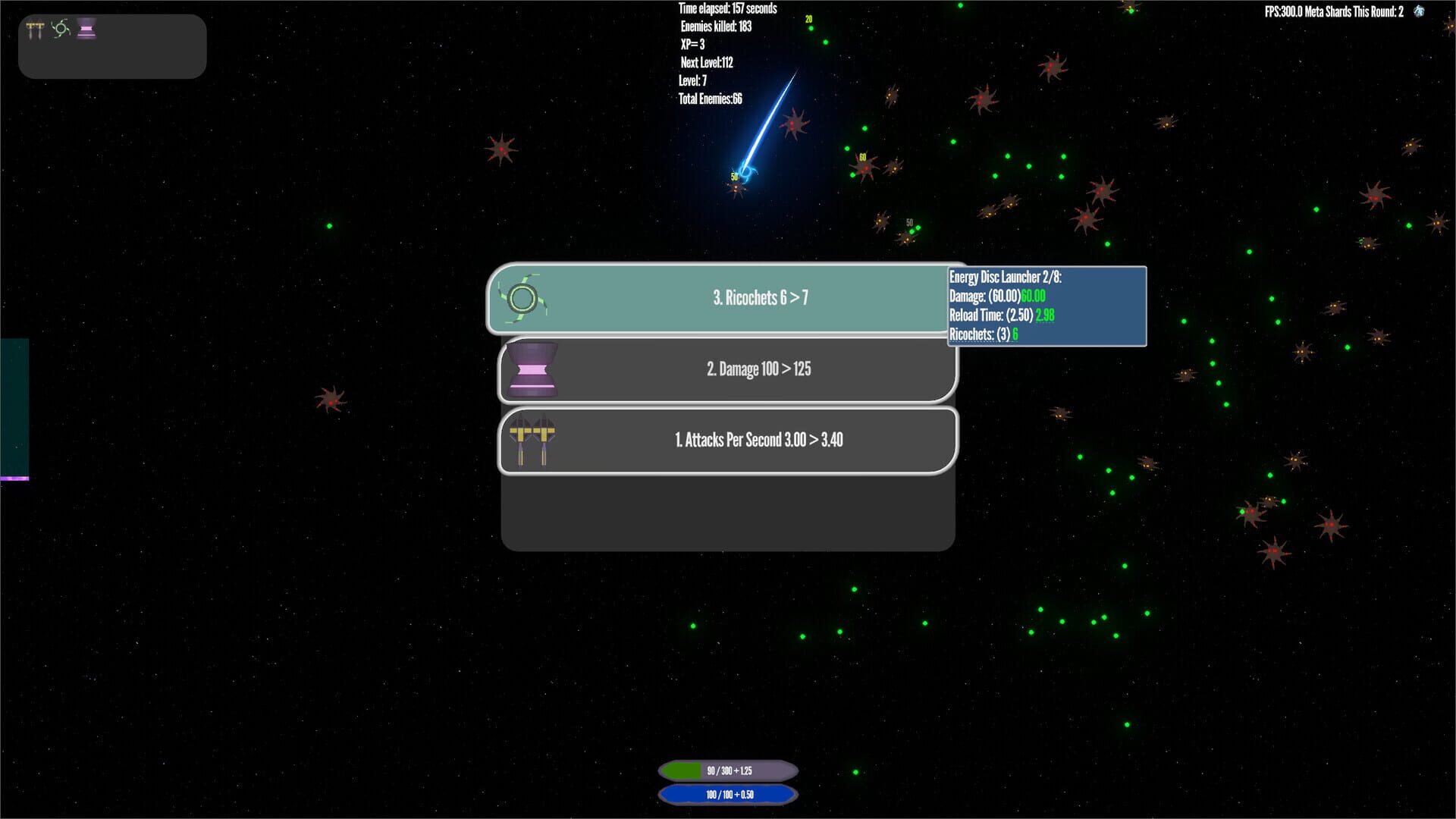Select the dual darts weapon icon in inventory
The image size is (1456, 819).
(35, 30)
